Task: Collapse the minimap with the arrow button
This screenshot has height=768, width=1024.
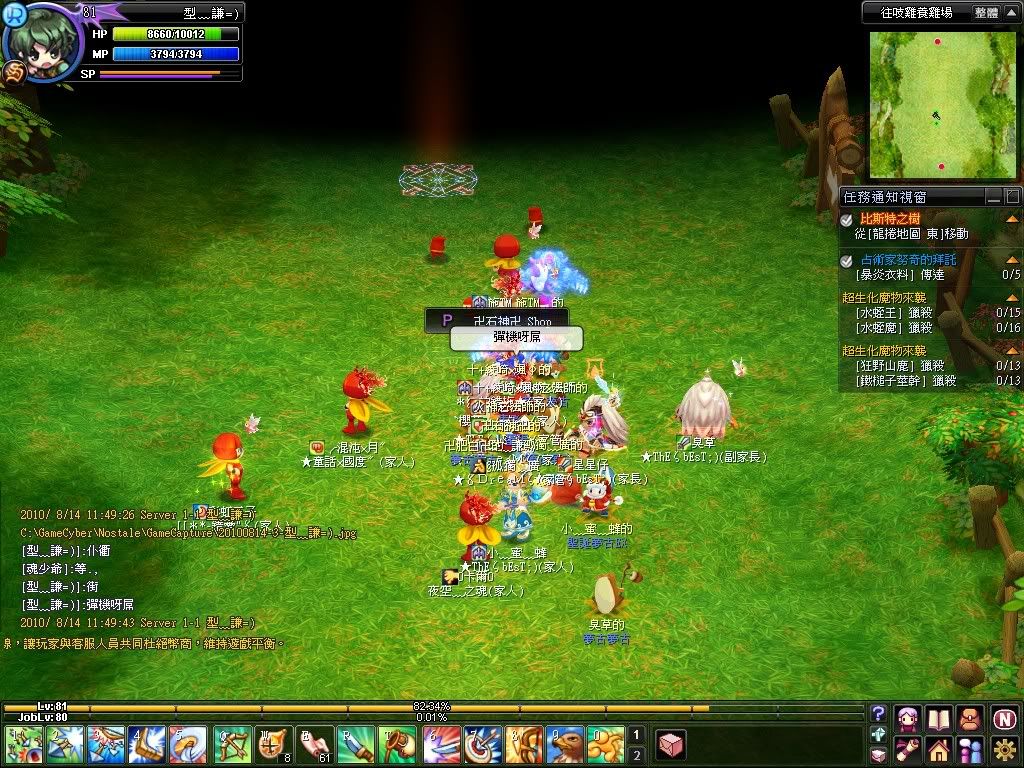Action: tap(1012, 13)
